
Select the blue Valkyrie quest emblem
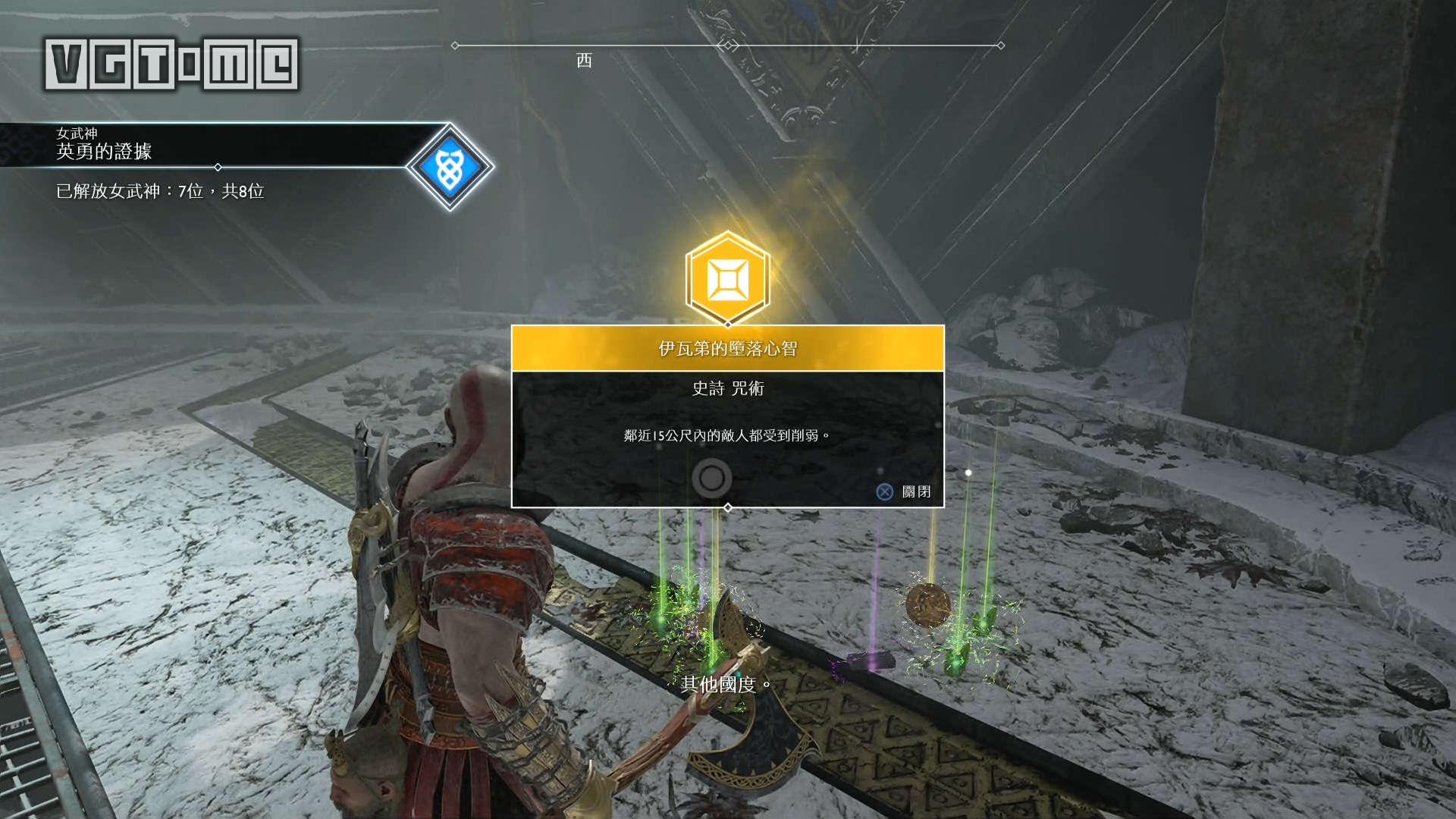click(450, 167)
